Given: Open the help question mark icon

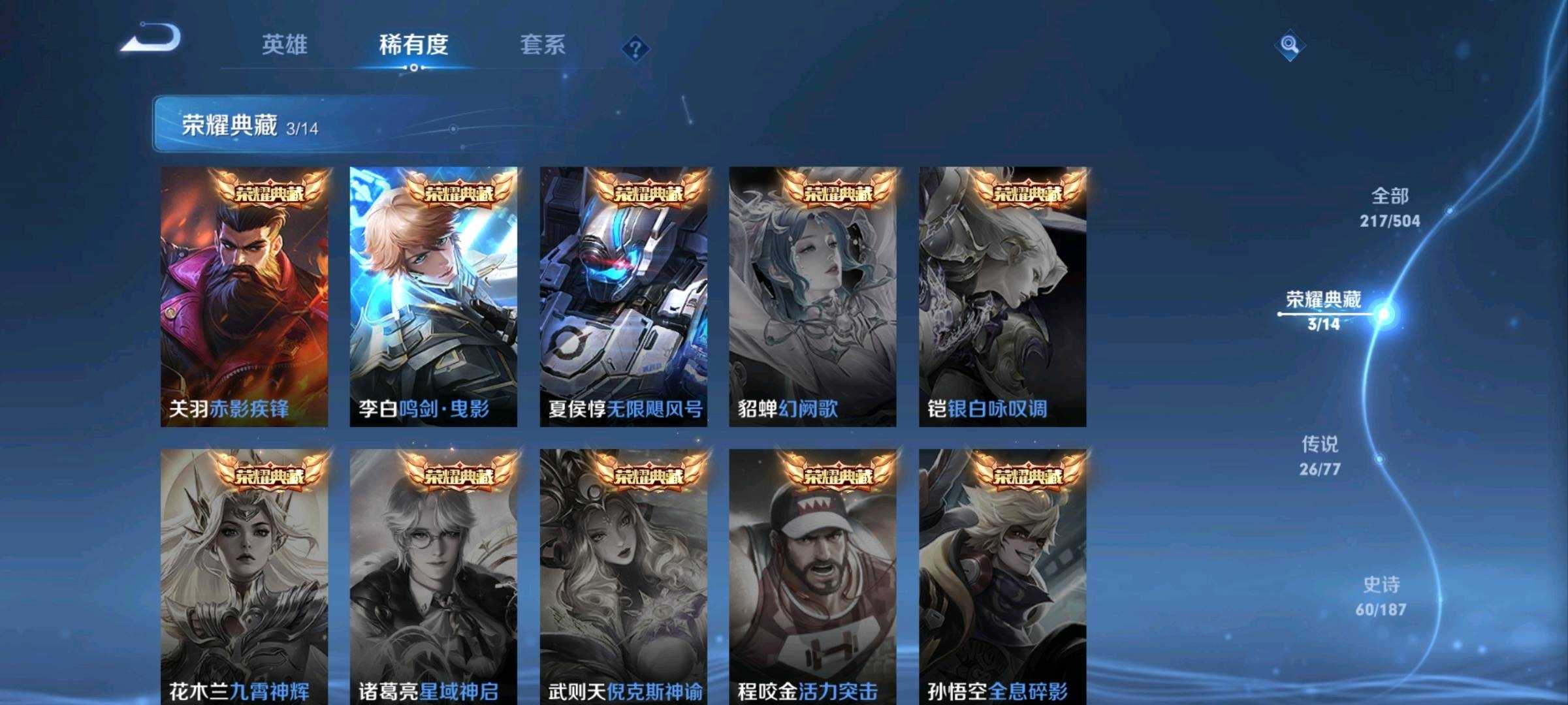Looking at the screenshot, I should (x=635, y=48).
